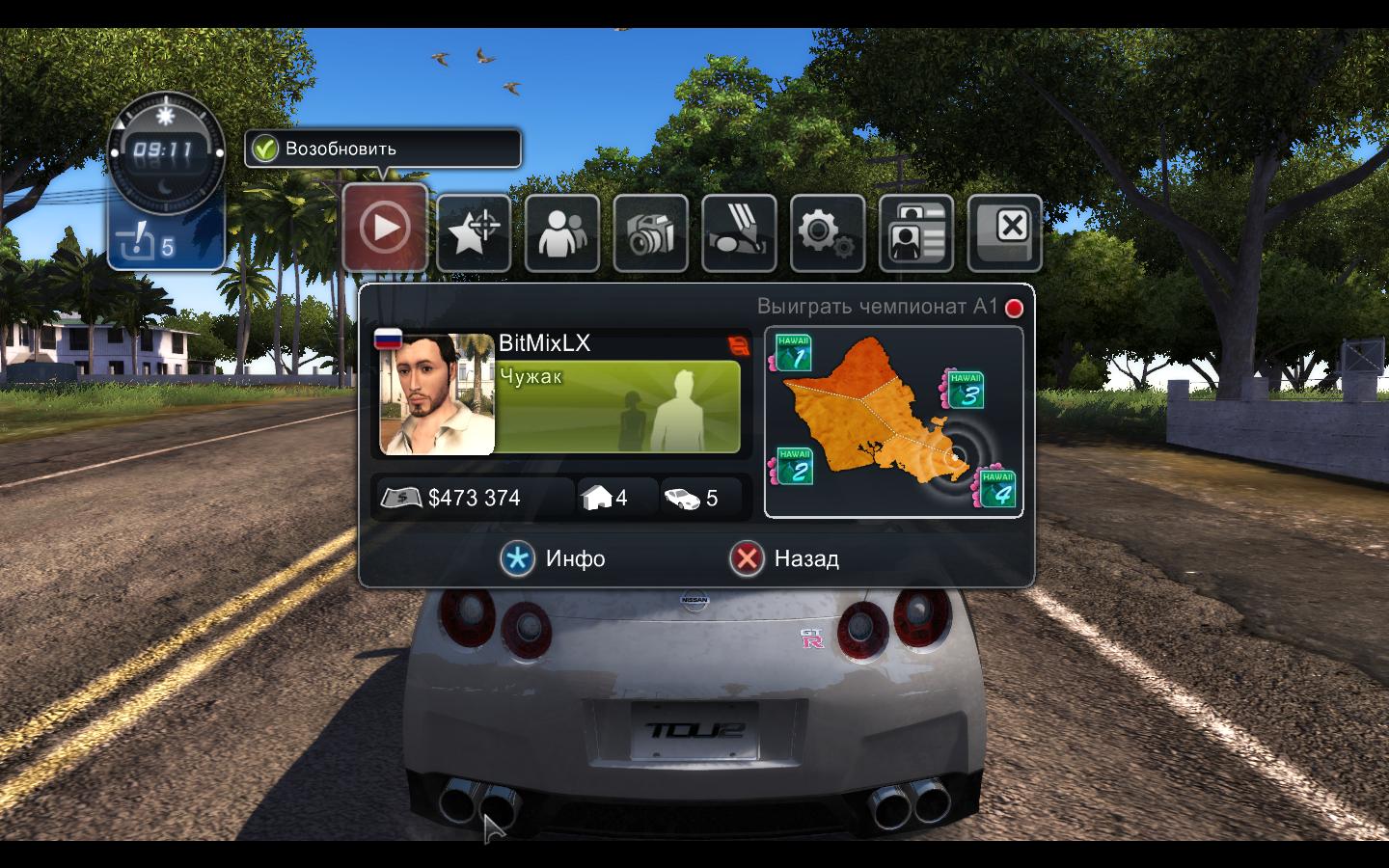
Task: Click the Инфо button
Action: pyautogui.click(x=554, y=558)
